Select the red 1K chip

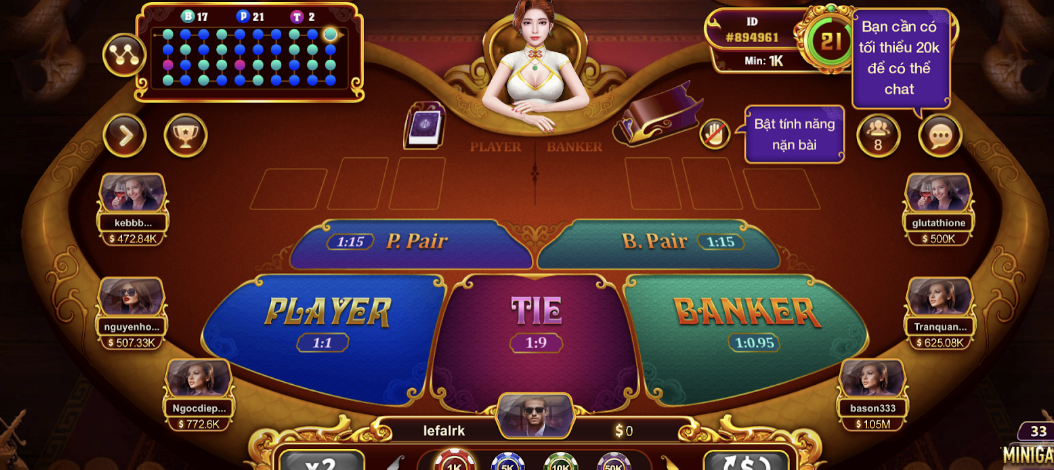pos(453,464)
